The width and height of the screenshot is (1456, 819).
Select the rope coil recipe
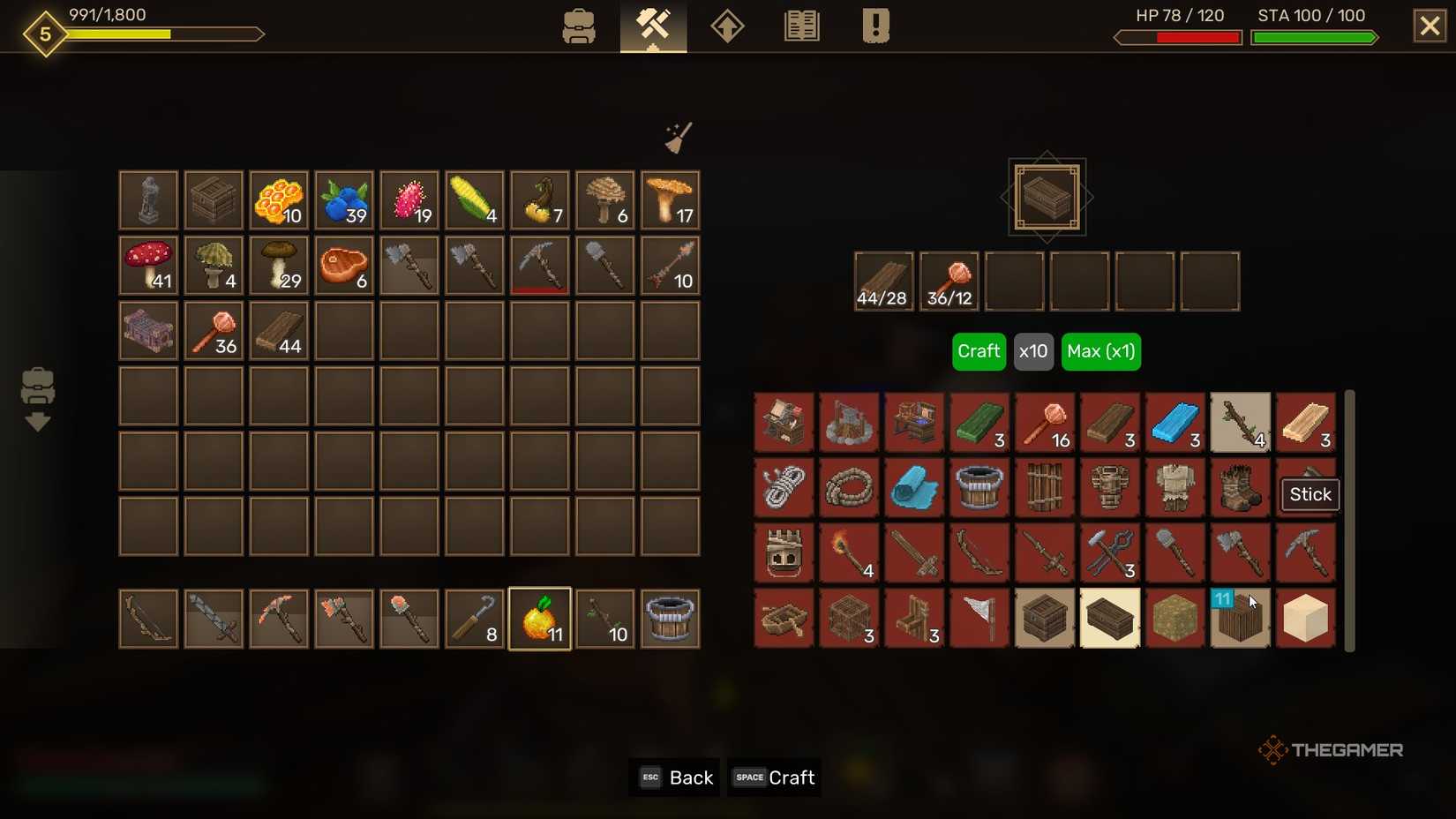click(x=848, y=488)
